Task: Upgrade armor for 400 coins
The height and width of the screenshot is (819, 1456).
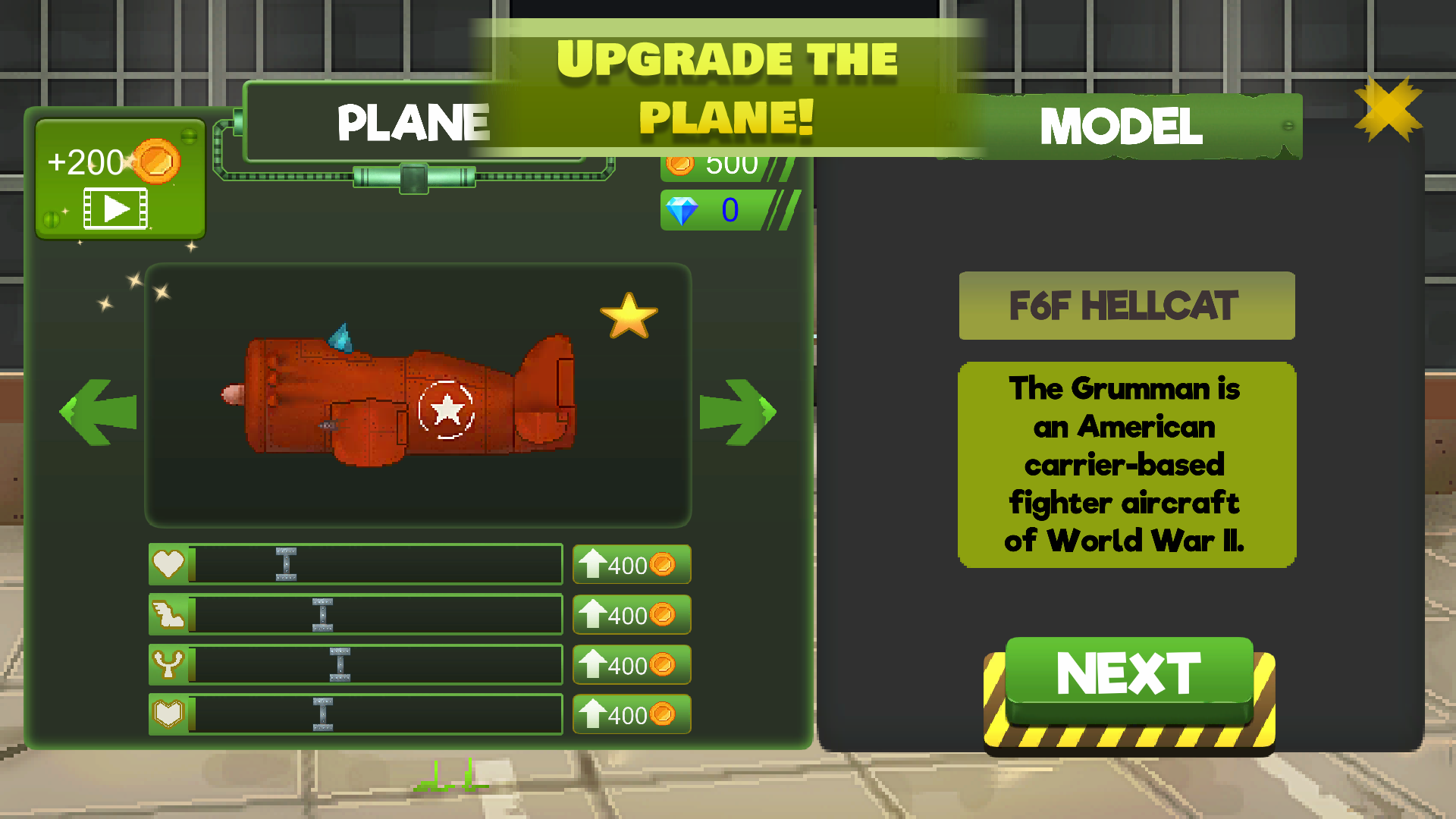Action: tap(632, 714)
